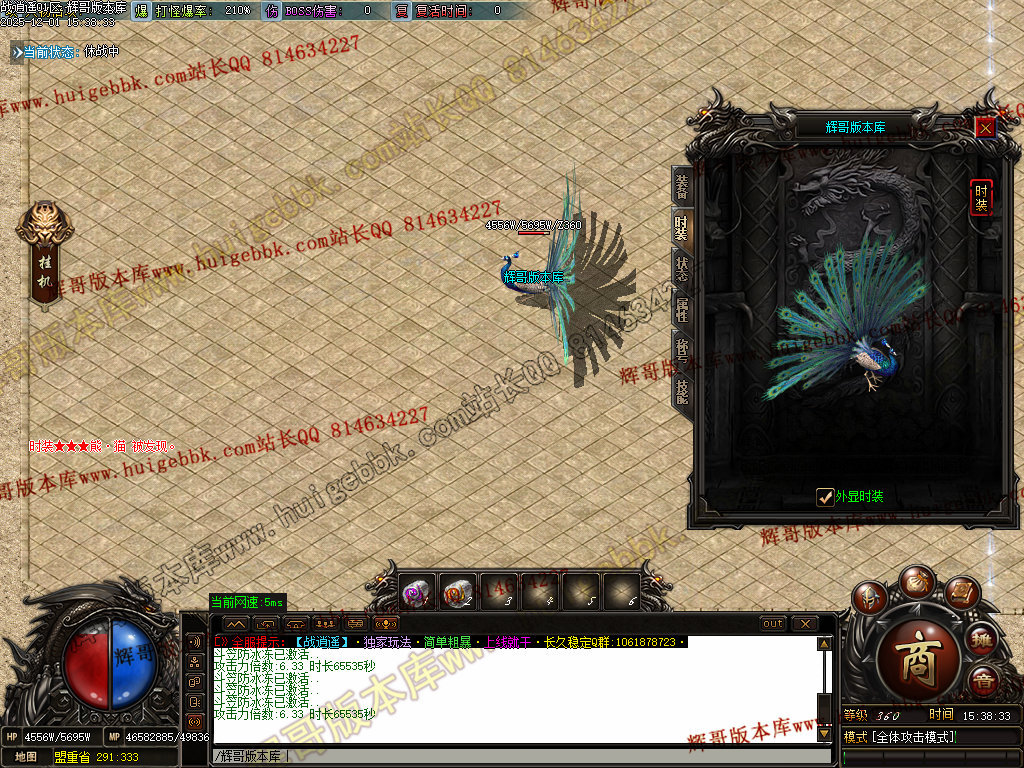The image size is (1024, 768).
Task: Open the skill book icon
Action: pyautogui.click(x=961, y=593)
